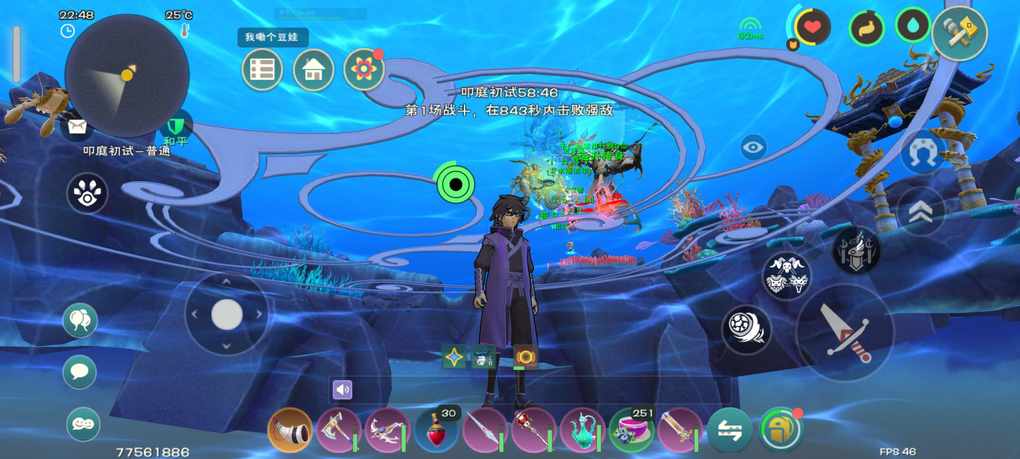The image size is (1020, 459).
Task: Open the hammer crafting icon
Action: (x=960, y=34)
